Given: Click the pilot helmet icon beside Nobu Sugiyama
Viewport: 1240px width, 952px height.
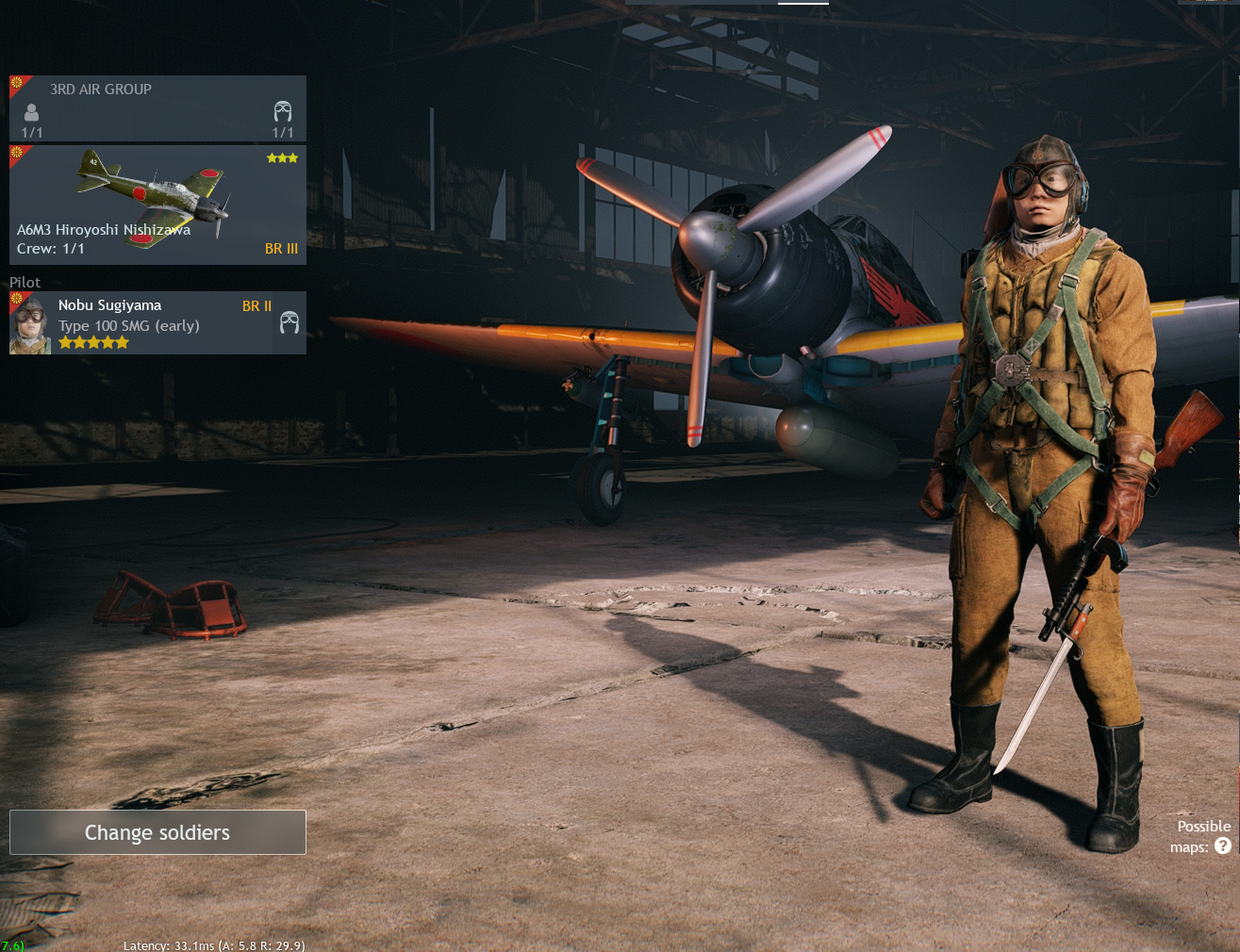Looking at the screenshot, I should (x=289, y=323).
